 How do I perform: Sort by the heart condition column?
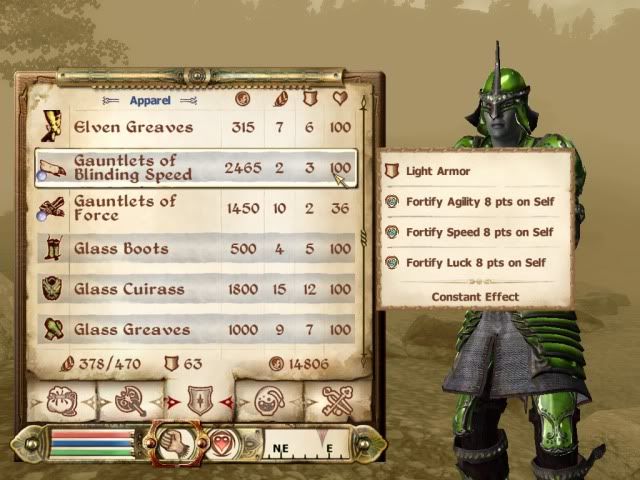tap(340, 100)
